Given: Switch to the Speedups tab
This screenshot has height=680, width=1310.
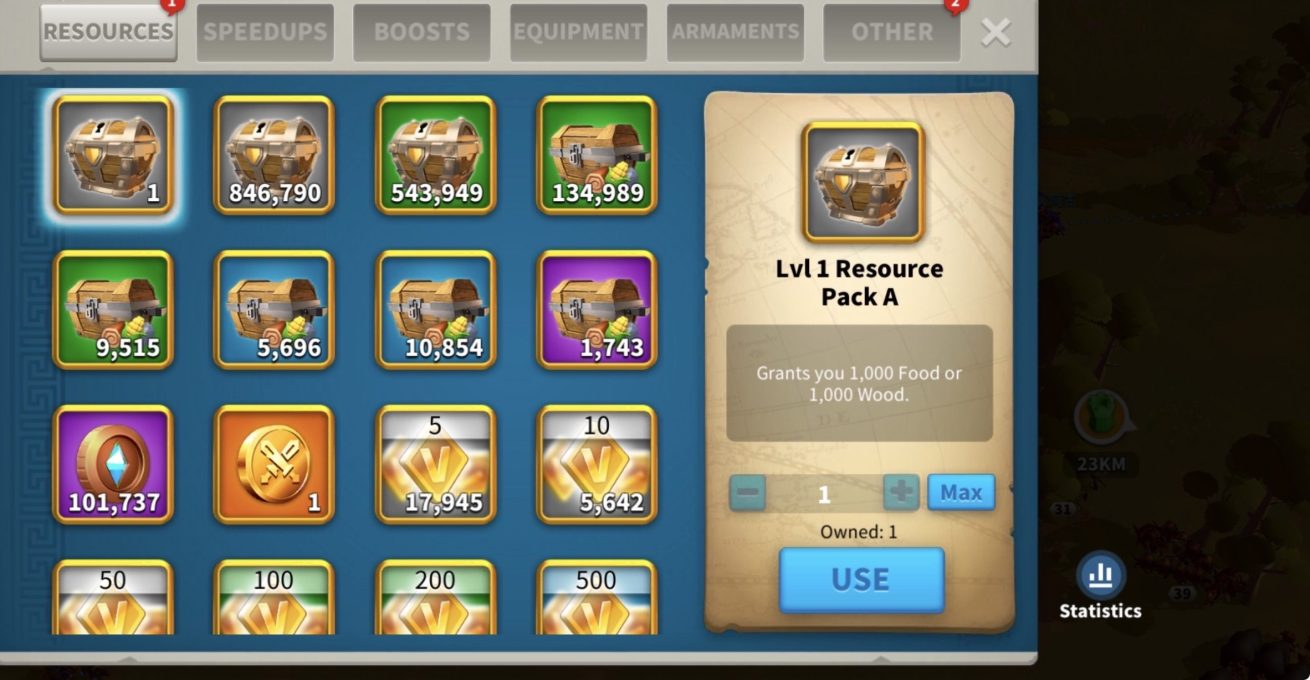Looking at the screenshot, I should click(265, 32).
